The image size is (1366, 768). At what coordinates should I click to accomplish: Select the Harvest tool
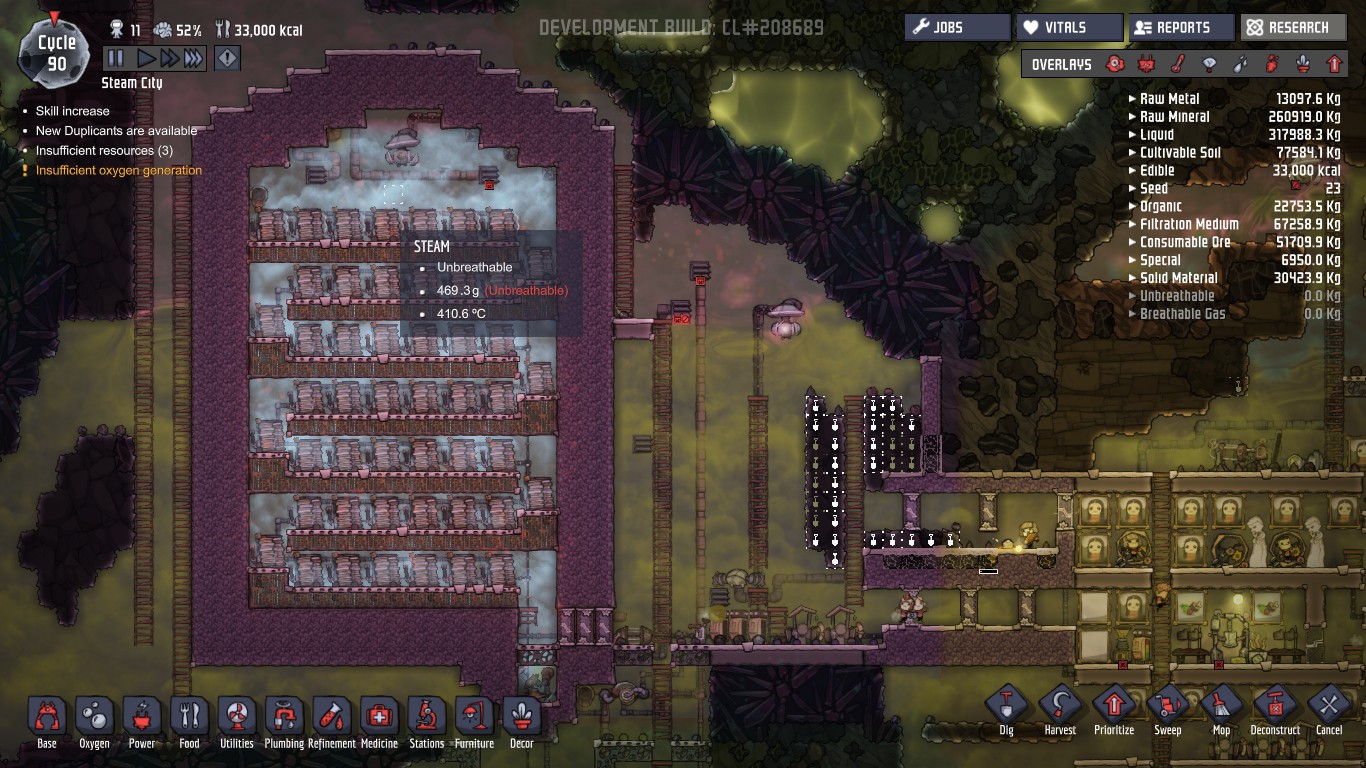click(x=1060, y=706)
